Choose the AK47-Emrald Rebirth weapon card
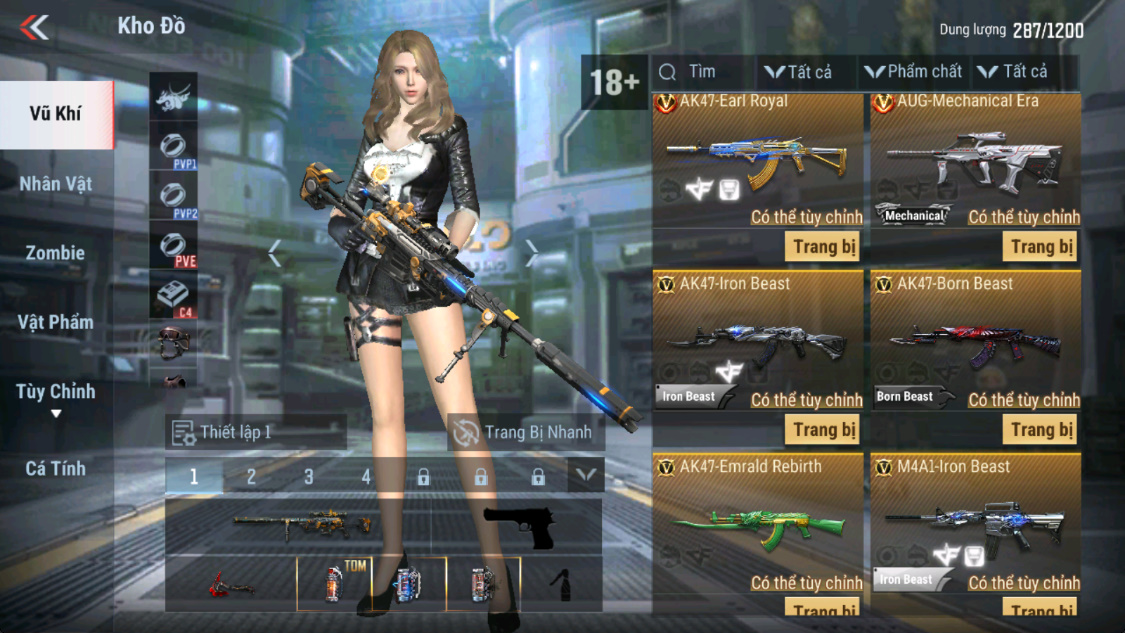This screenshot has height=633, width=1125. [x=758, y=524]
